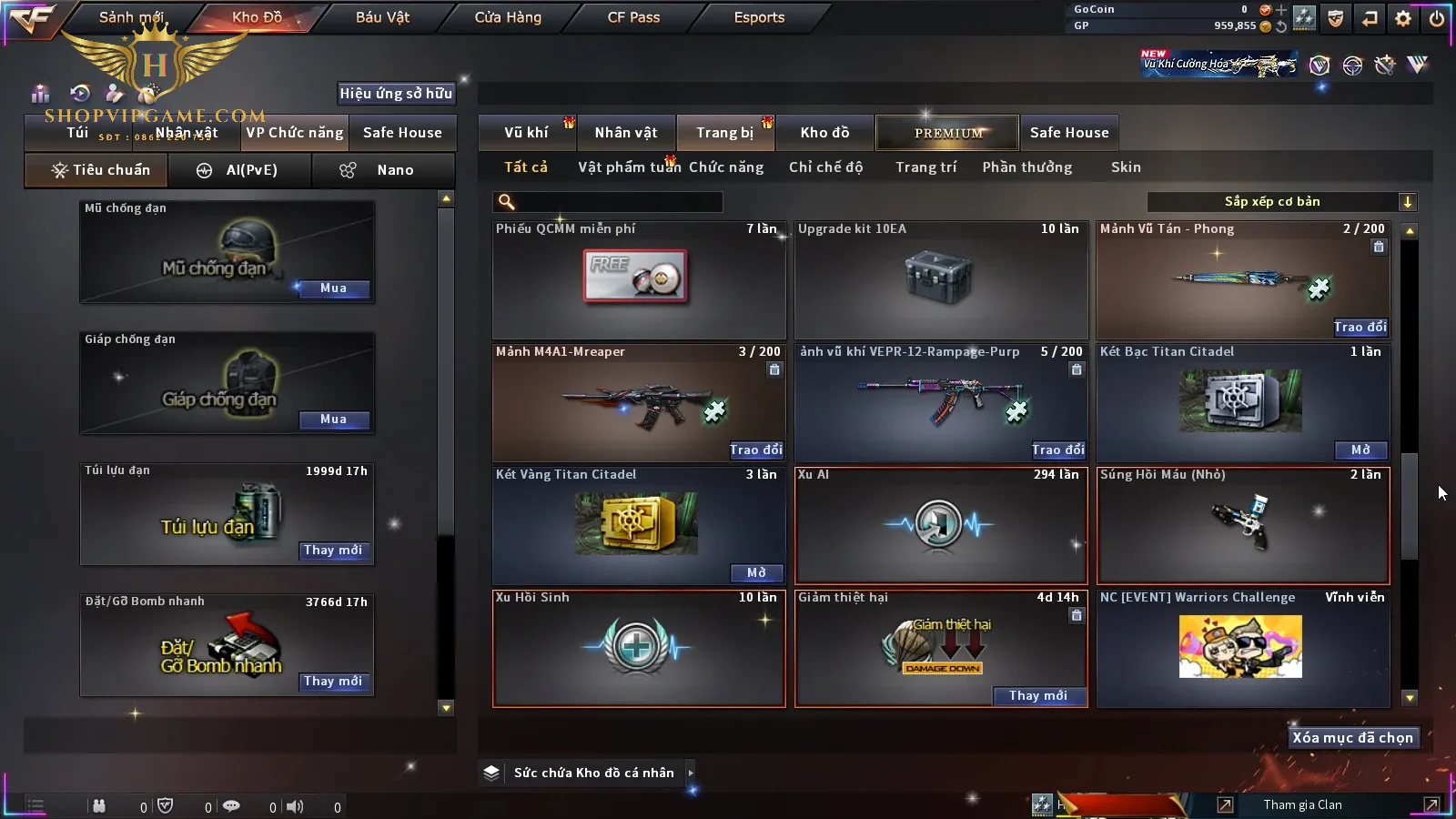Show the Skin filter category
The image size is (1456, 819).
click(1126, 167)
